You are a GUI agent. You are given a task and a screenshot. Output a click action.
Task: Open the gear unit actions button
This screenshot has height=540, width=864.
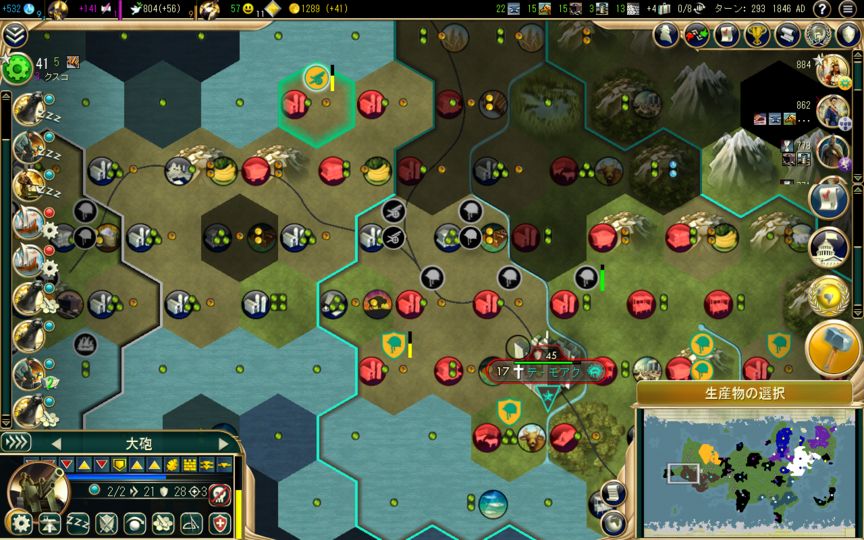tap(19, 523)
